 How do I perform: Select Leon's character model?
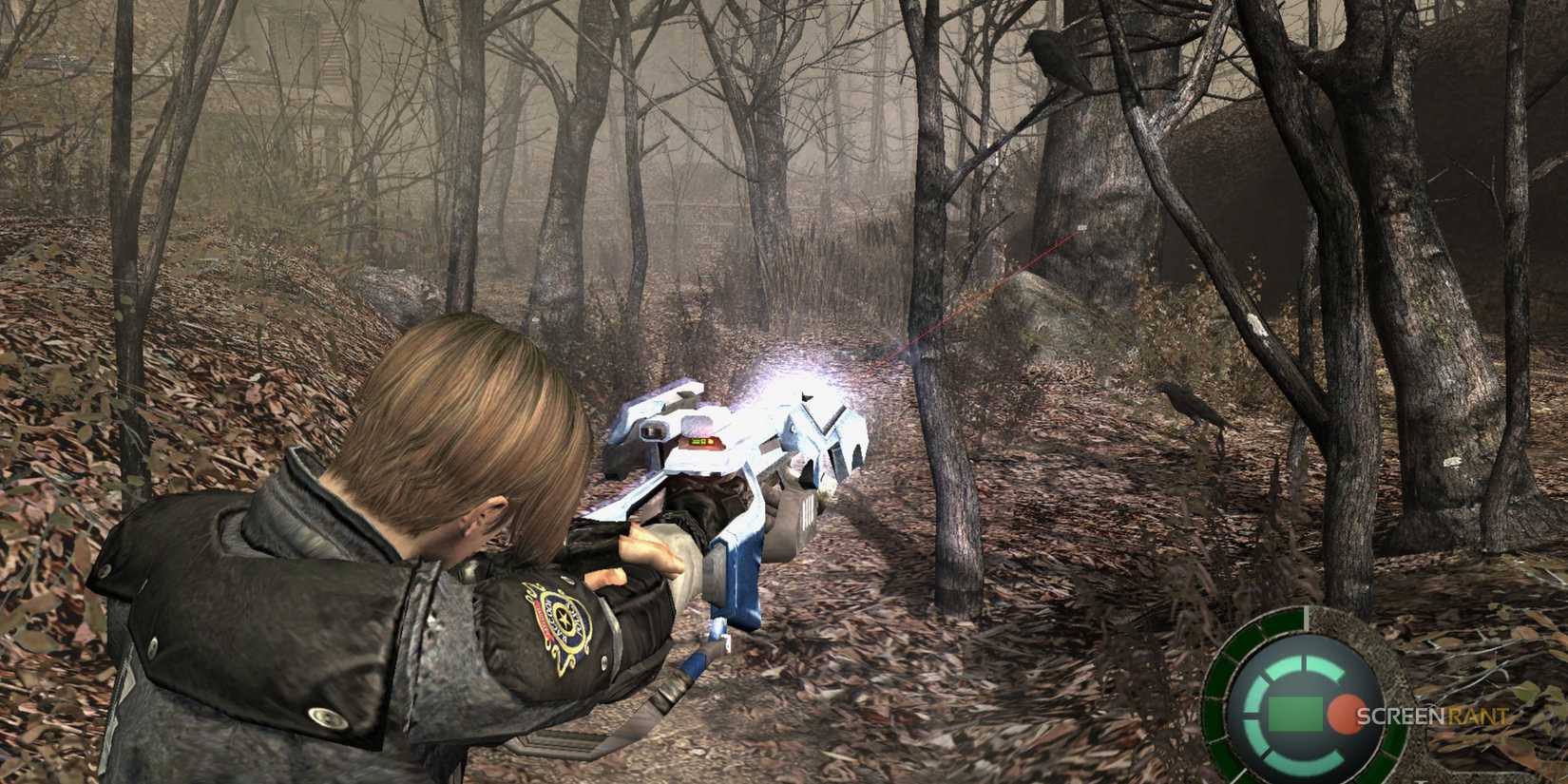[x=399, y=532]
